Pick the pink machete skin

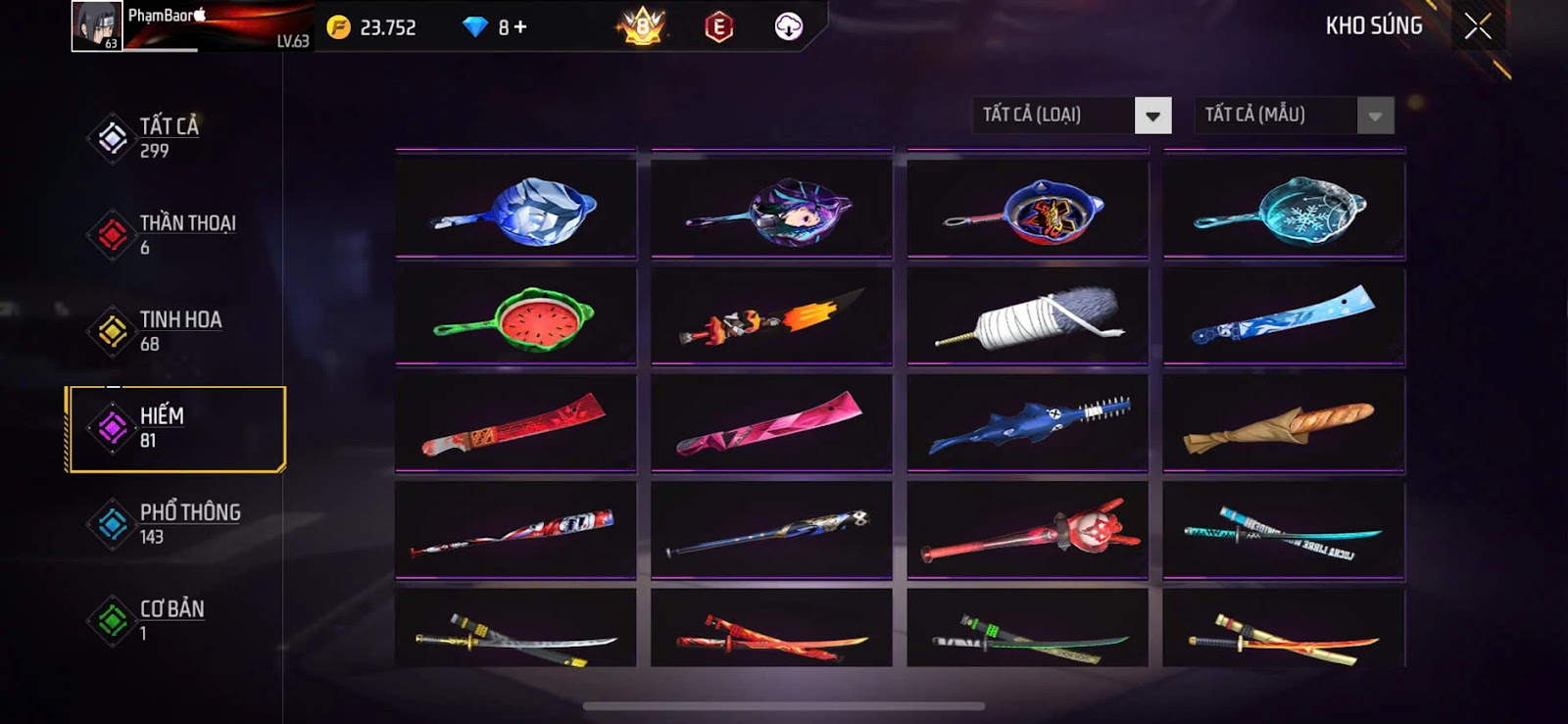771,424
